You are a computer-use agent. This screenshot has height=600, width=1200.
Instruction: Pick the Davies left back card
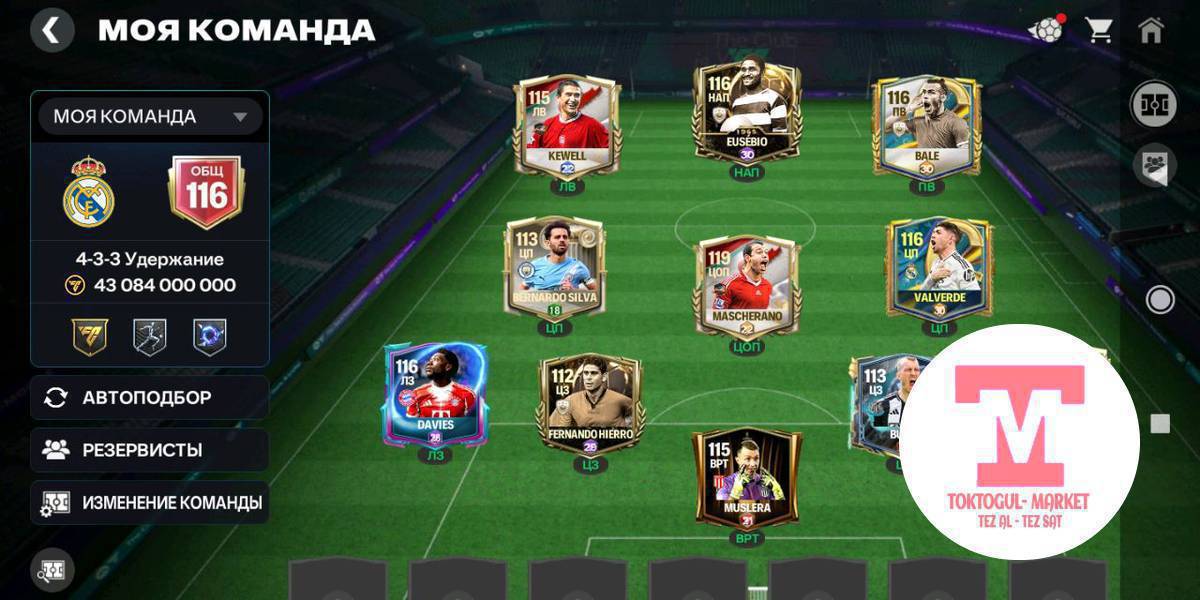point(436,394)
